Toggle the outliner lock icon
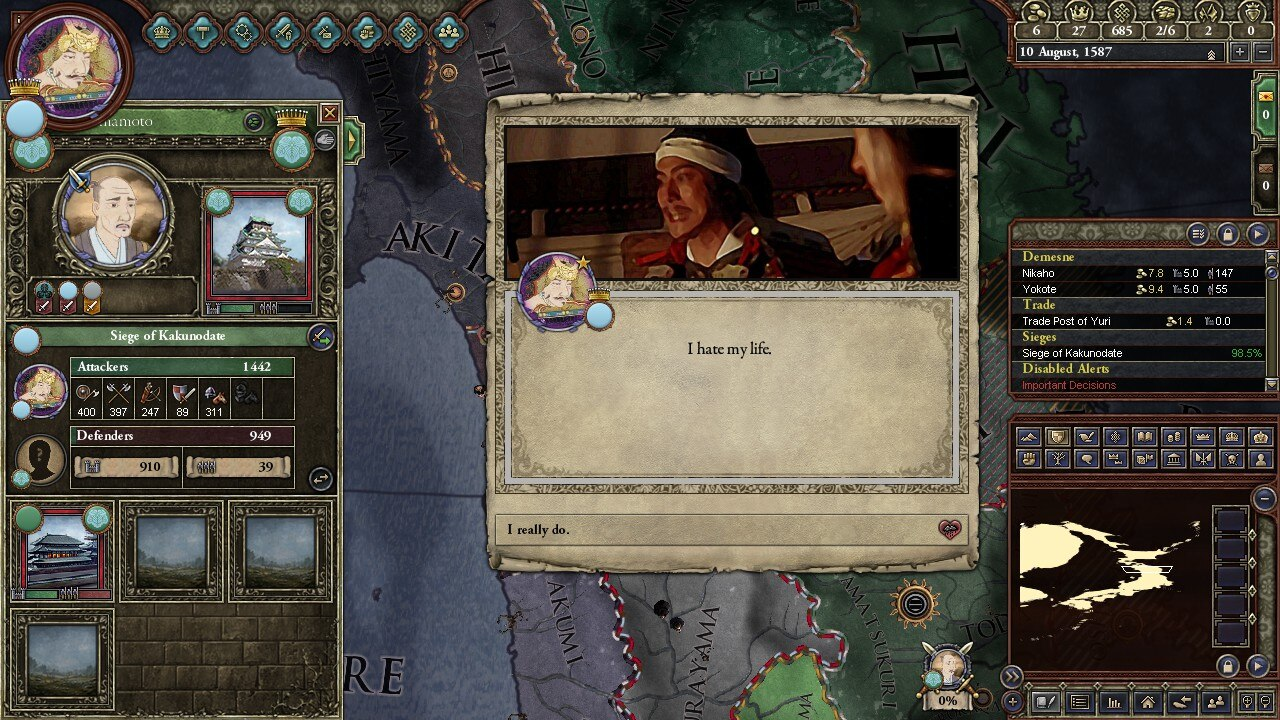 point(1227,234)
